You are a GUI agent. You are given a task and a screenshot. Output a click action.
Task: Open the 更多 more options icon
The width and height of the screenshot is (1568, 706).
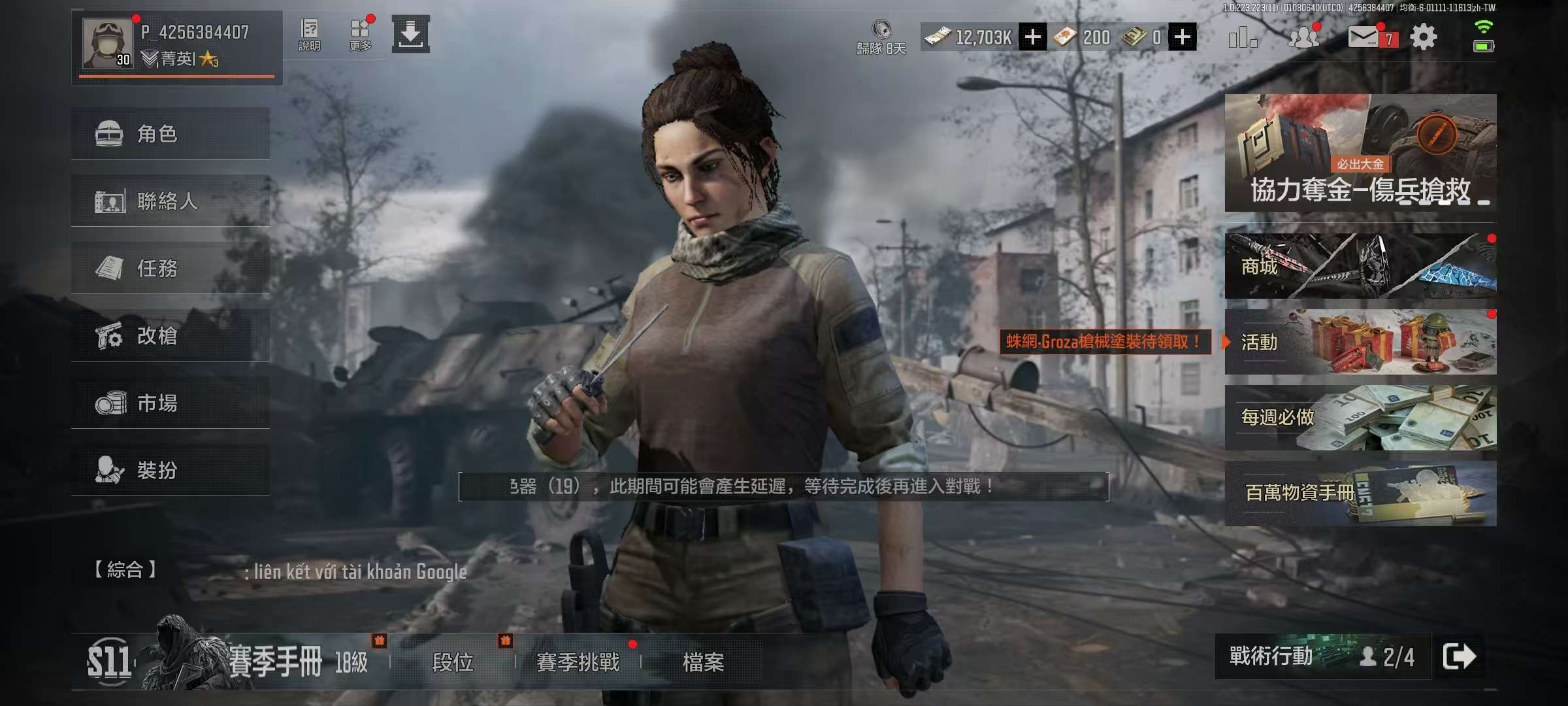[360, 35]
